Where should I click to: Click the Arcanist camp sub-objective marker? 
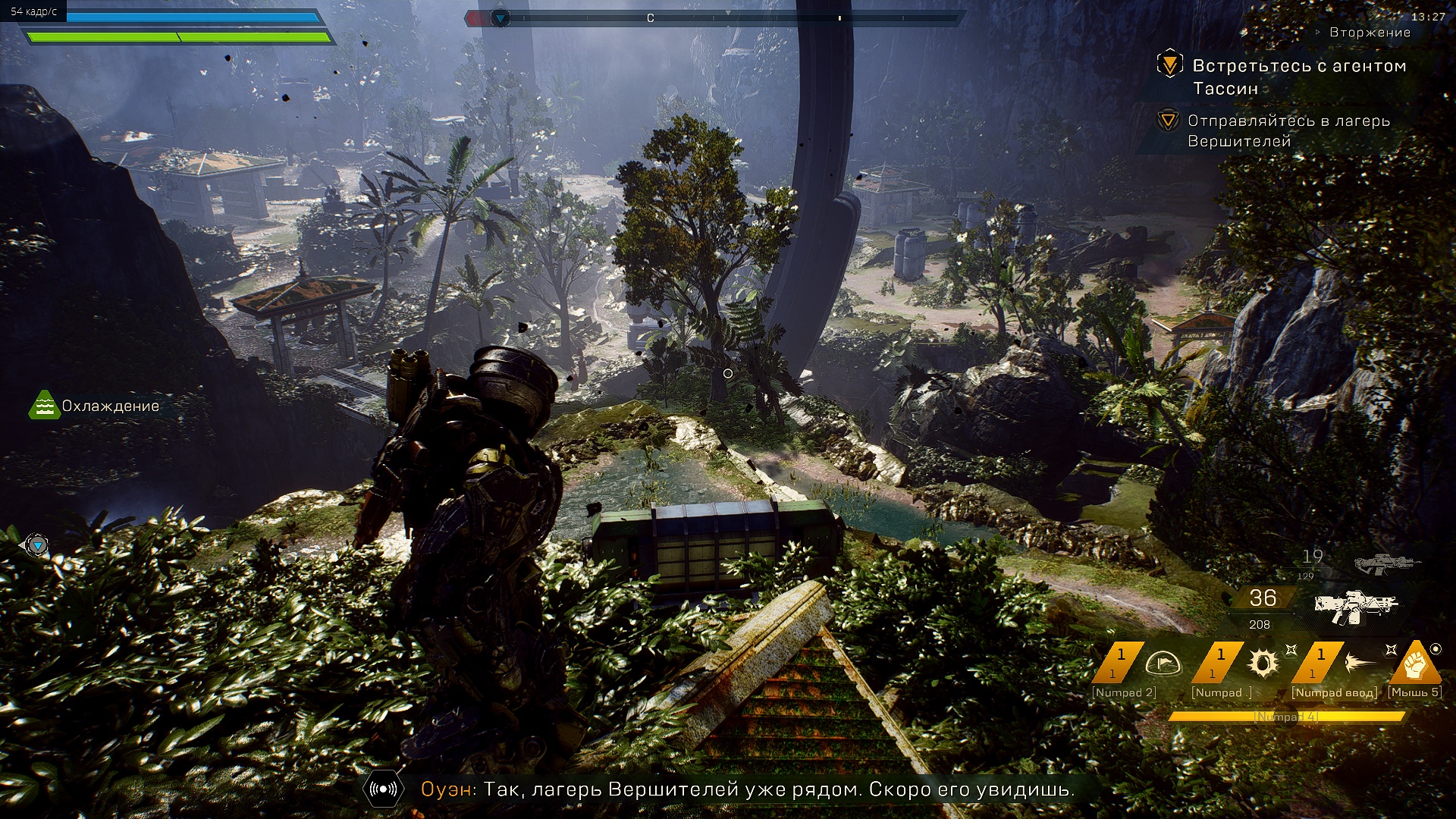pos(1168,121)
